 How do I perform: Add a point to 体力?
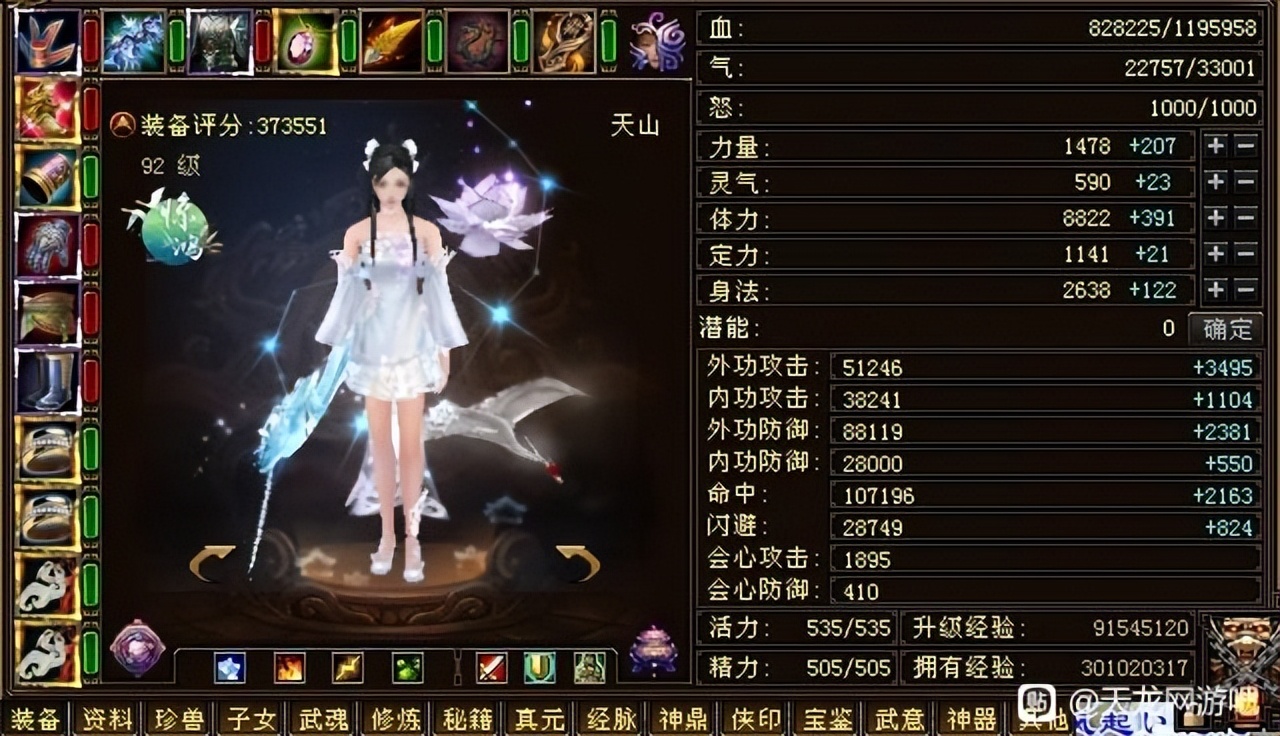pyautogui.click(x=1215, y=218)
